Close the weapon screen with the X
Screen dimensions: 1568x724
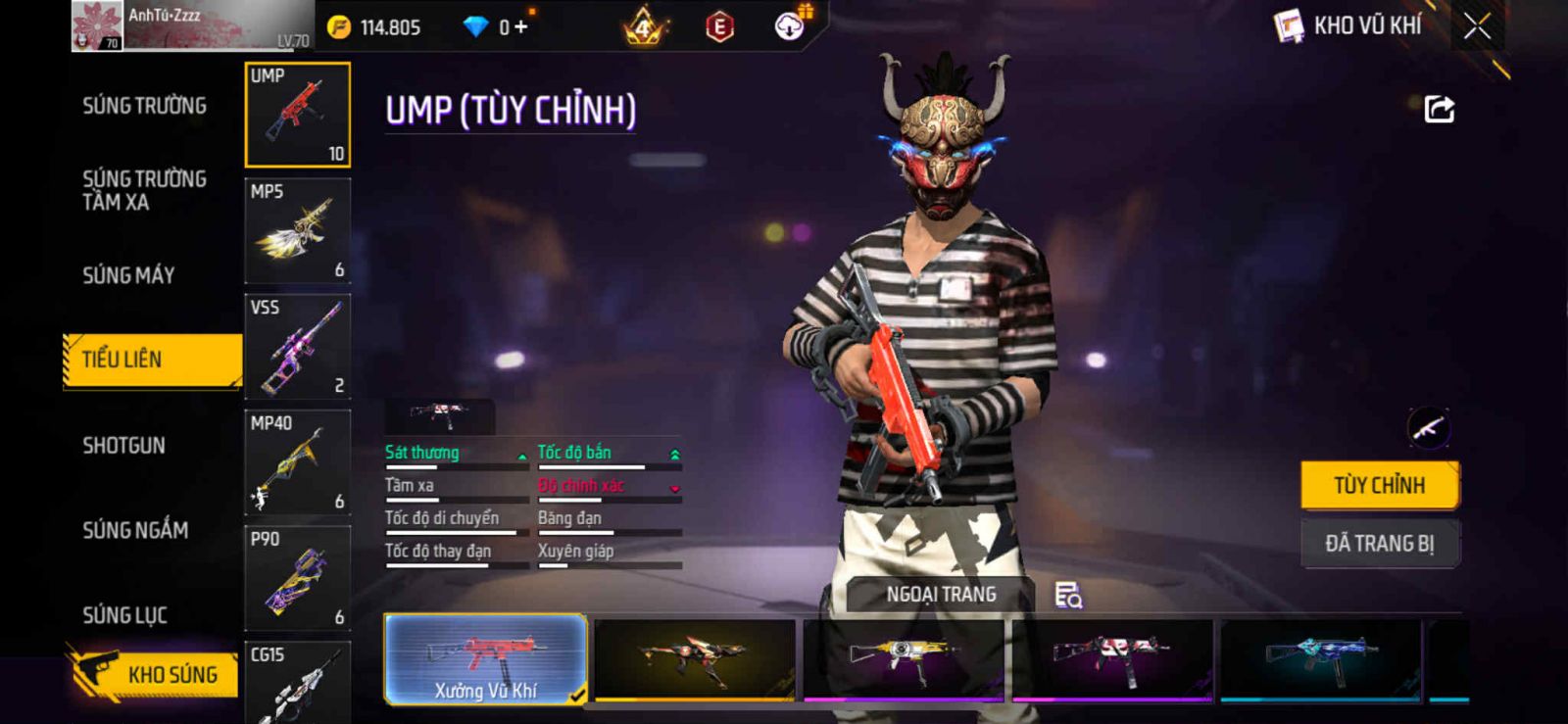point(1477,26)
